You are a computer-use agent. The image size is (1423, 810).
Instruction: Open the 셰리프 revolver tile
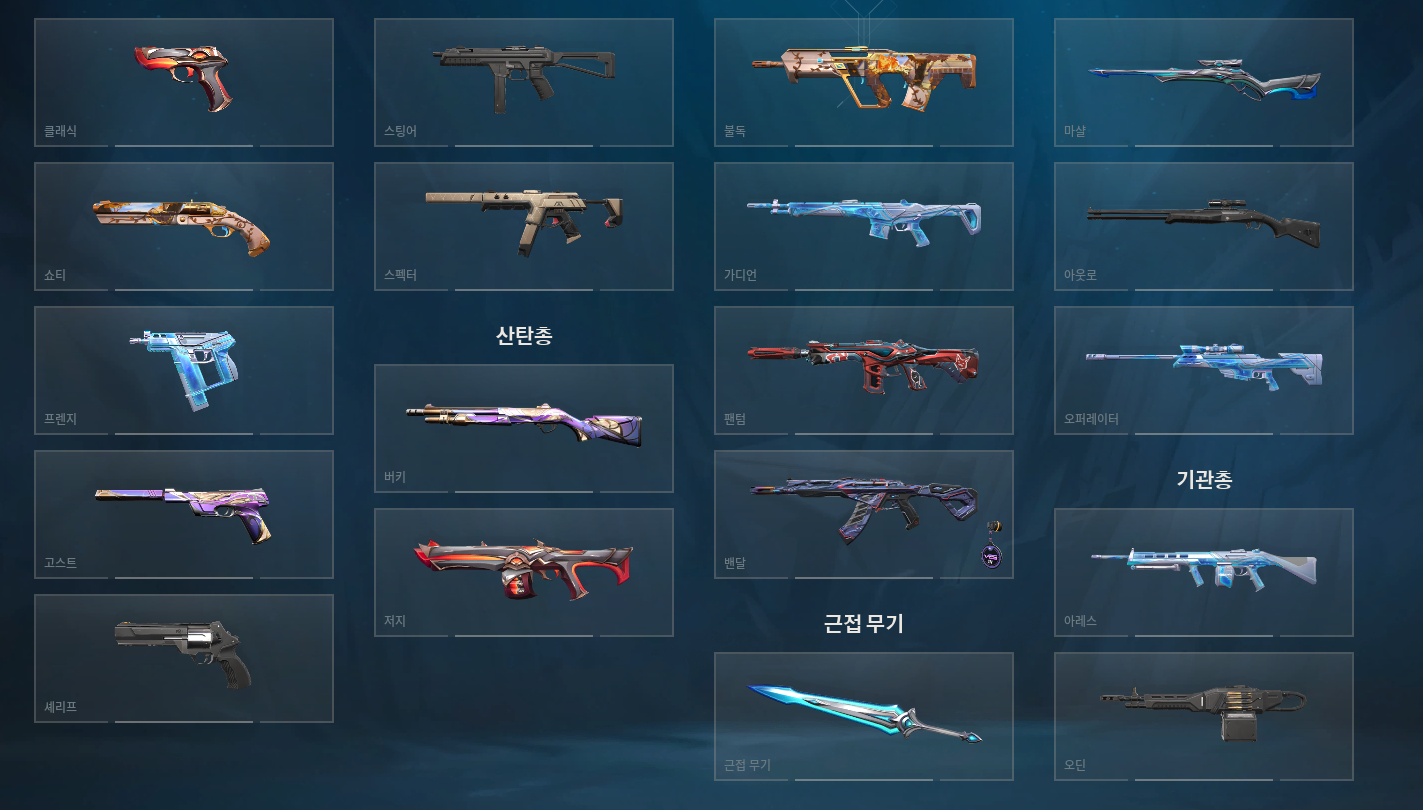click(x=184, y=658)
